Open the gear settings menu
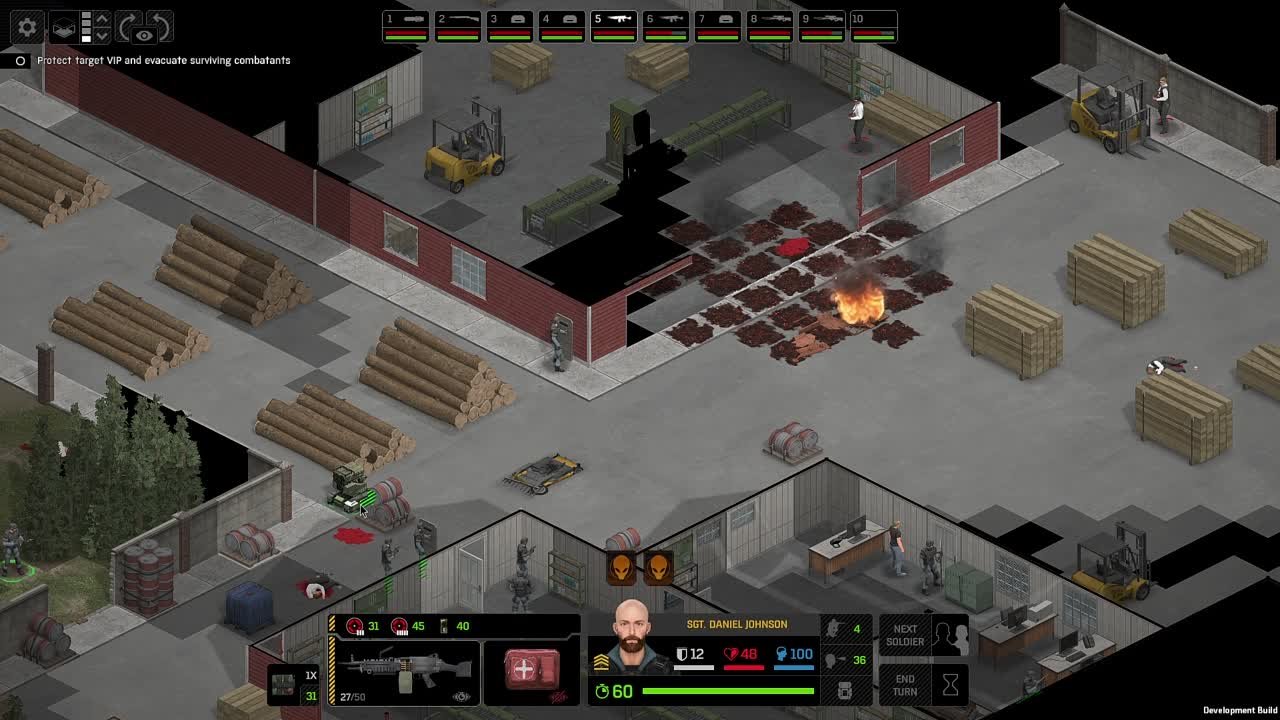The image size is (1280, 720). [27, 27]
